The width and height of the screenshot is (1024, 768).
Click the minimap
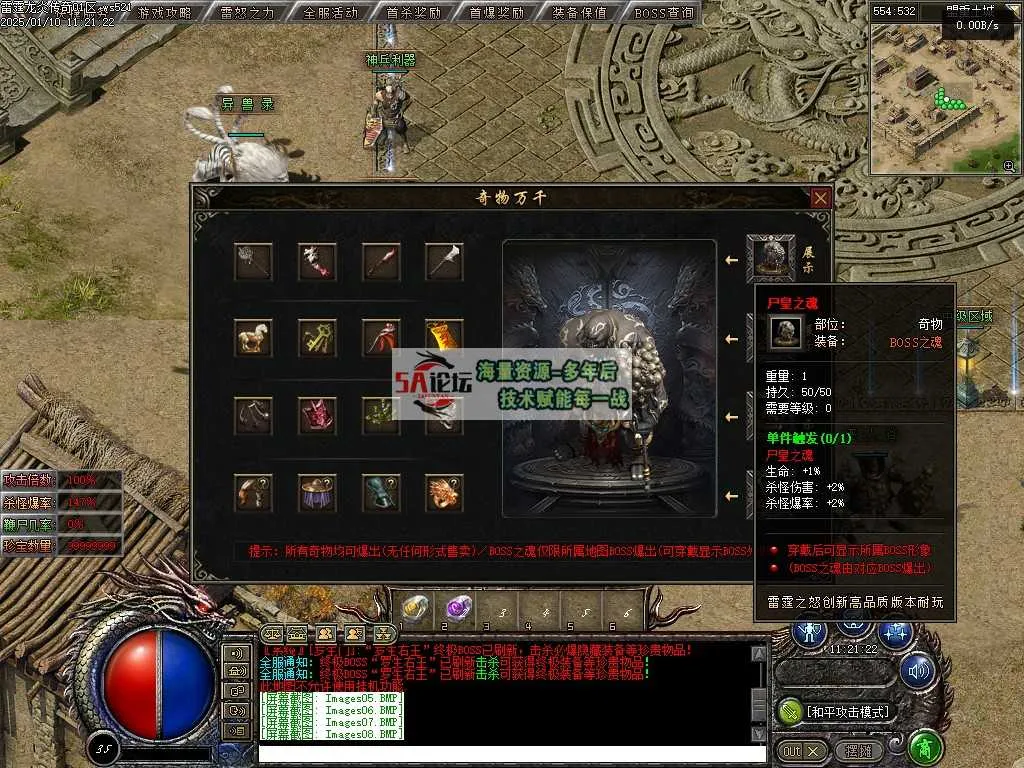point(945,98)
